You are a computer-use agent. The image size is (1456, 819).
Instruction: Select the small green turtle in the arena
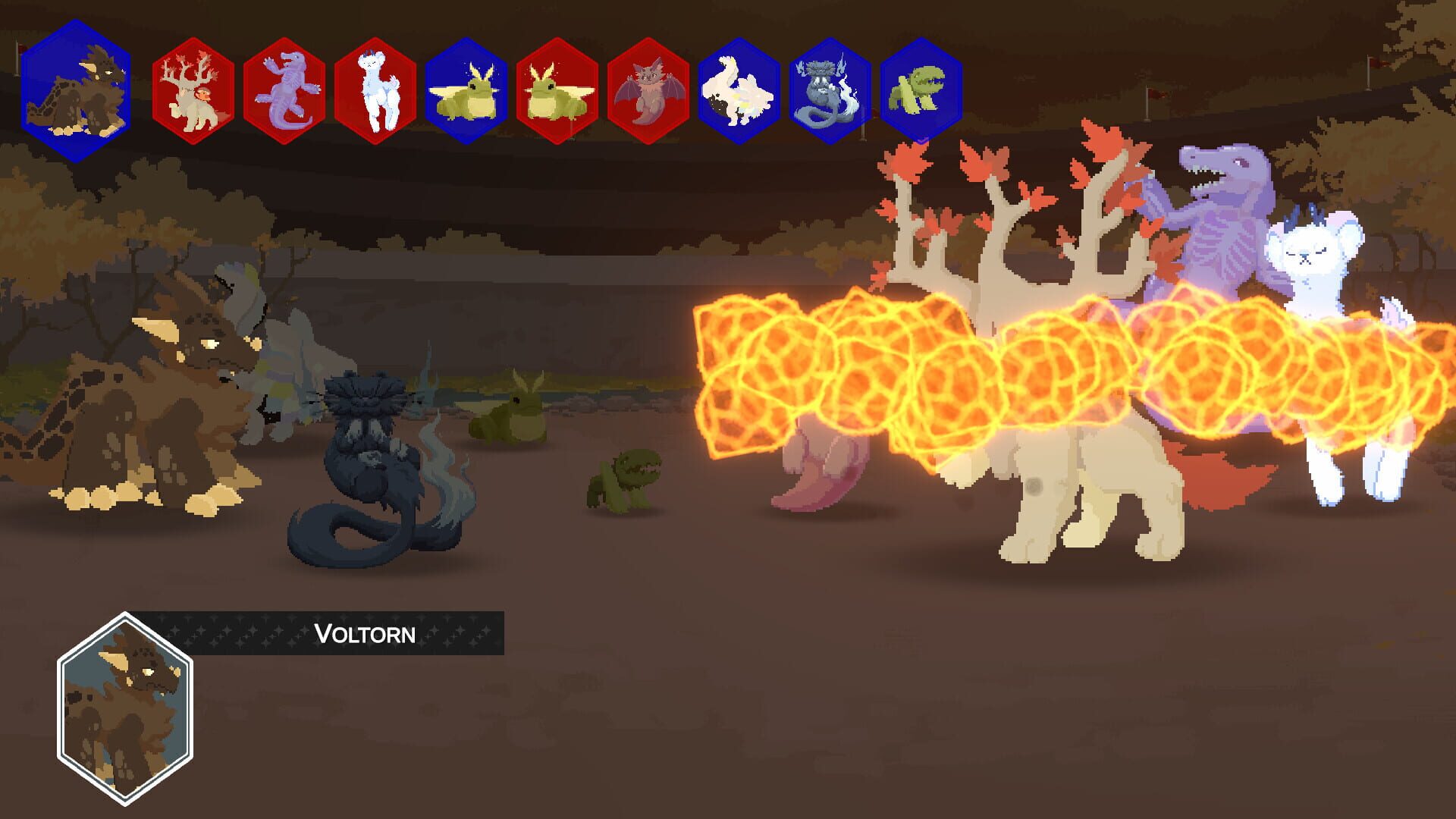pyautogui.click(x=626, y=478)
